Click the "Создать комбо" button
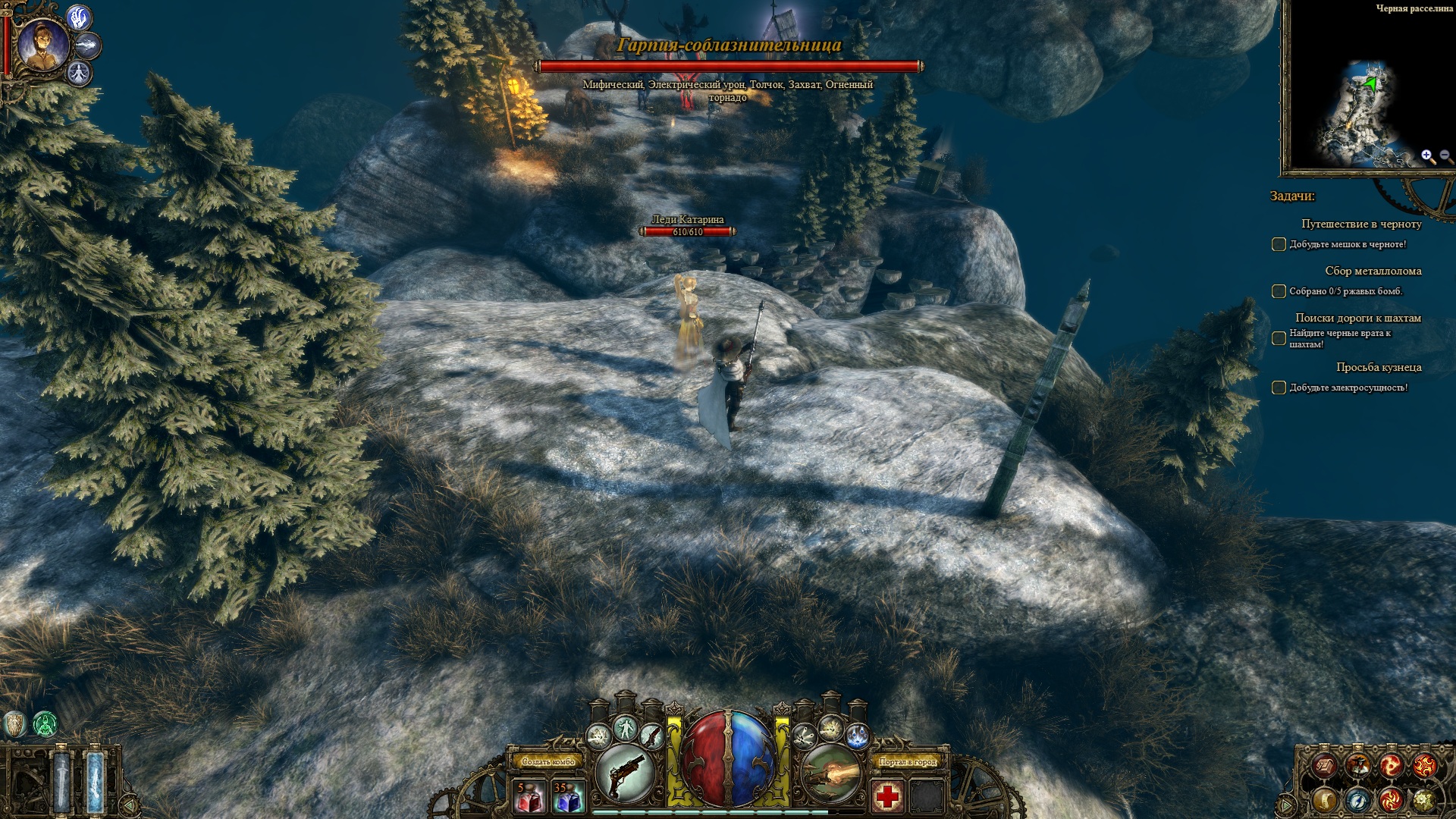1456x819 pixels. (x=548, y=761)
